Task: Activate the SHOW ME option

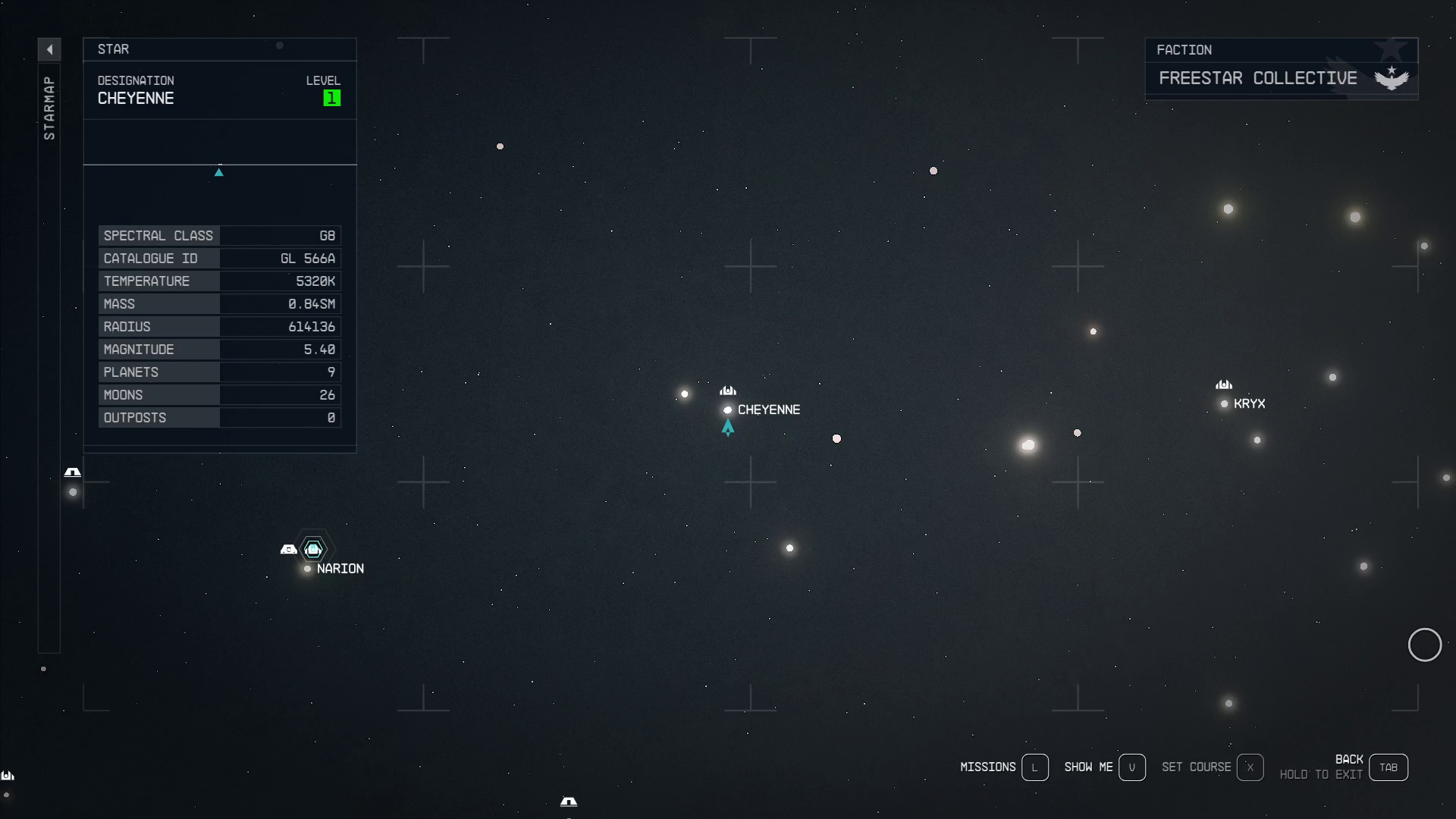Action: 1087,767
